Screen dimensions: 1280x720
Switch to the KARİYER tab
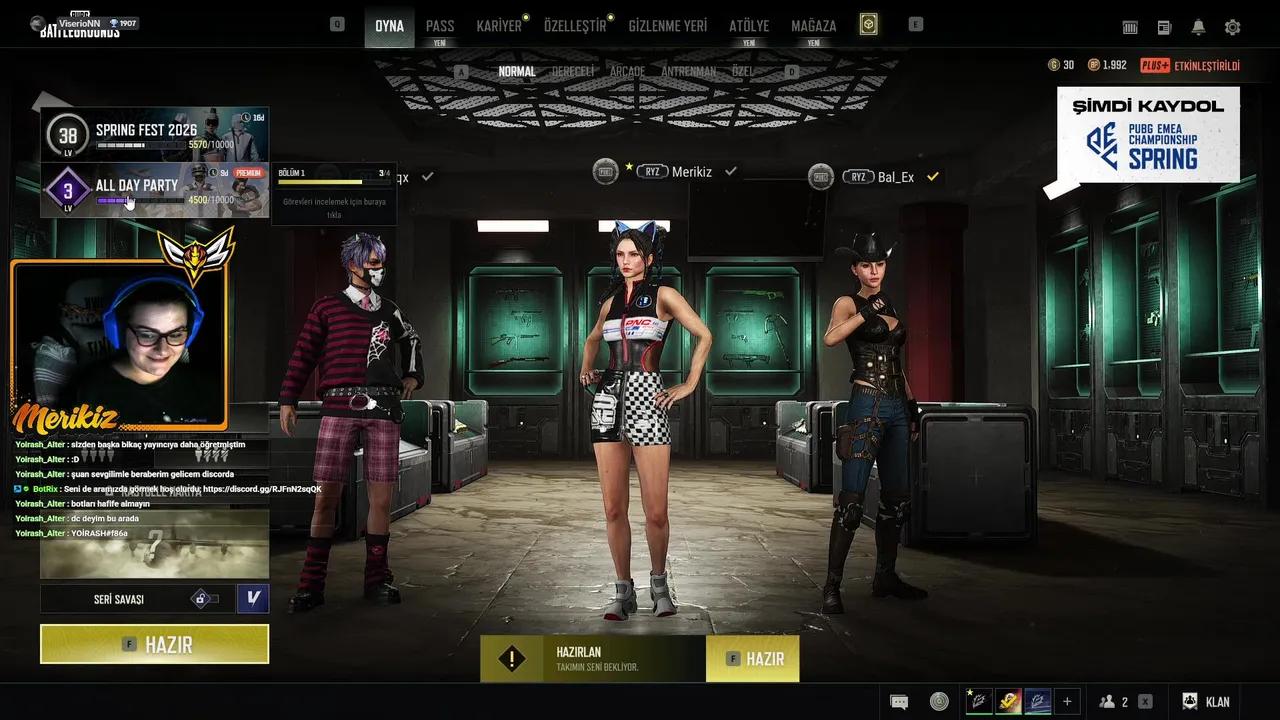[499, 26]
